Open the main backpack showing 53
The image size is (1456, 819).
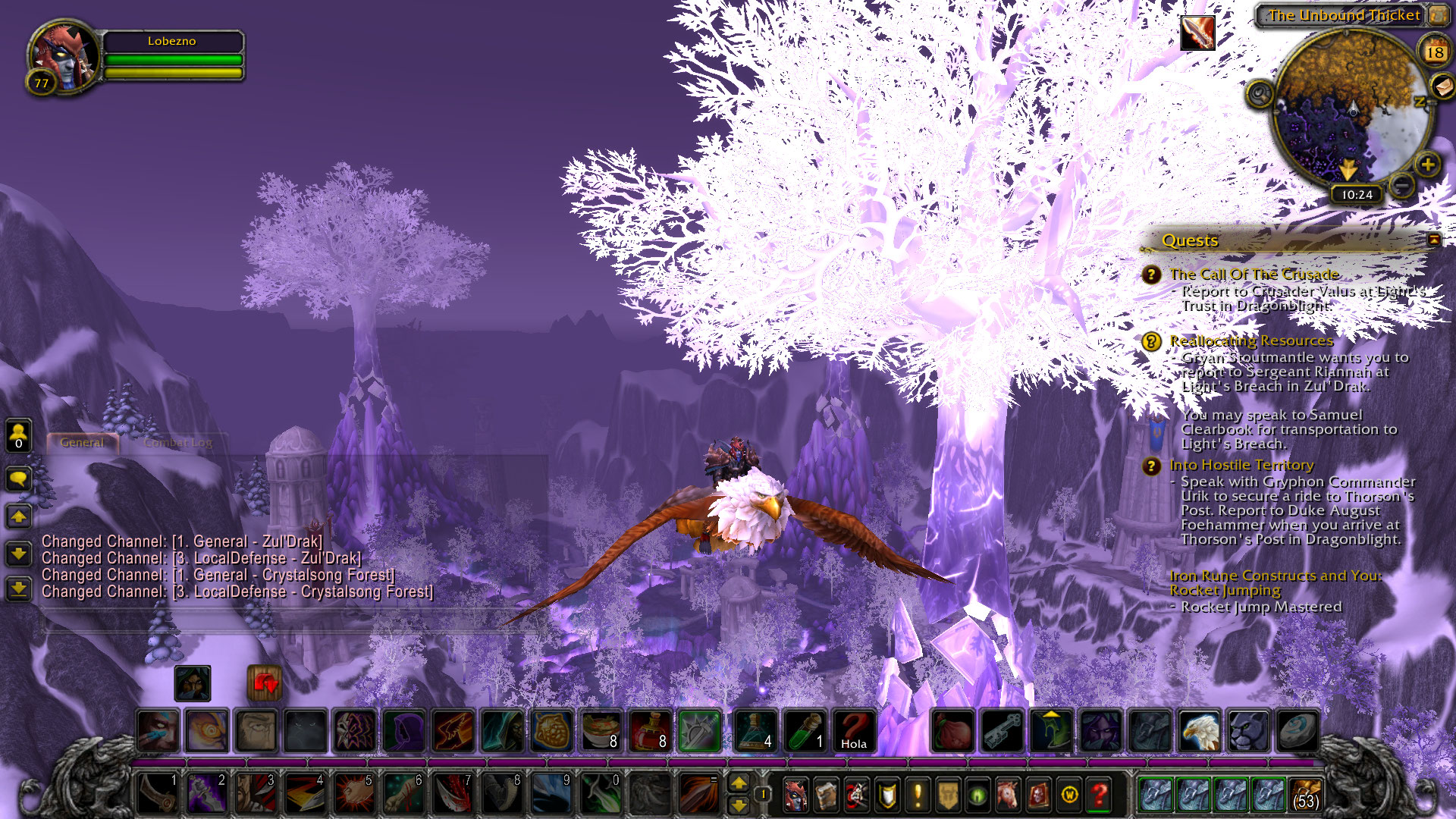1305,795
